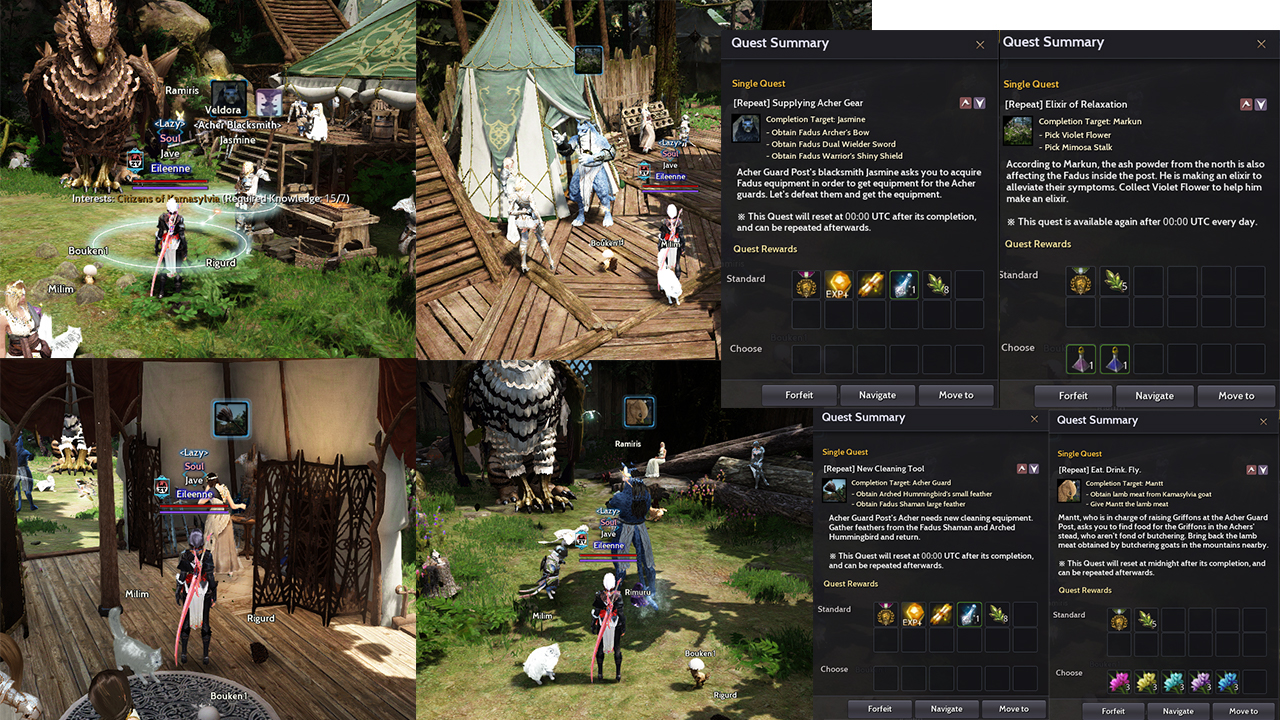1280x720 pixels.
Task: Click Move to in the Elixir of Relaxation panel
Action: [1236, 396]
